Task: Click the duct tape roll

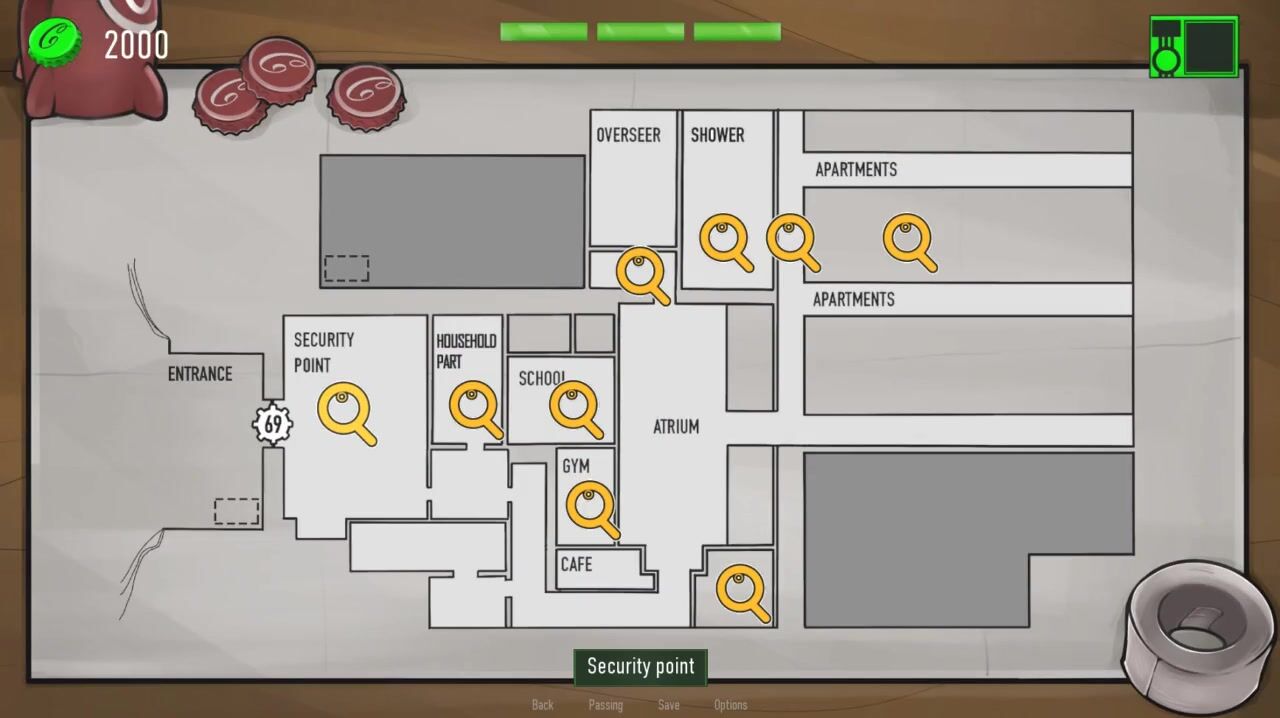Action: pos(1194,623)
